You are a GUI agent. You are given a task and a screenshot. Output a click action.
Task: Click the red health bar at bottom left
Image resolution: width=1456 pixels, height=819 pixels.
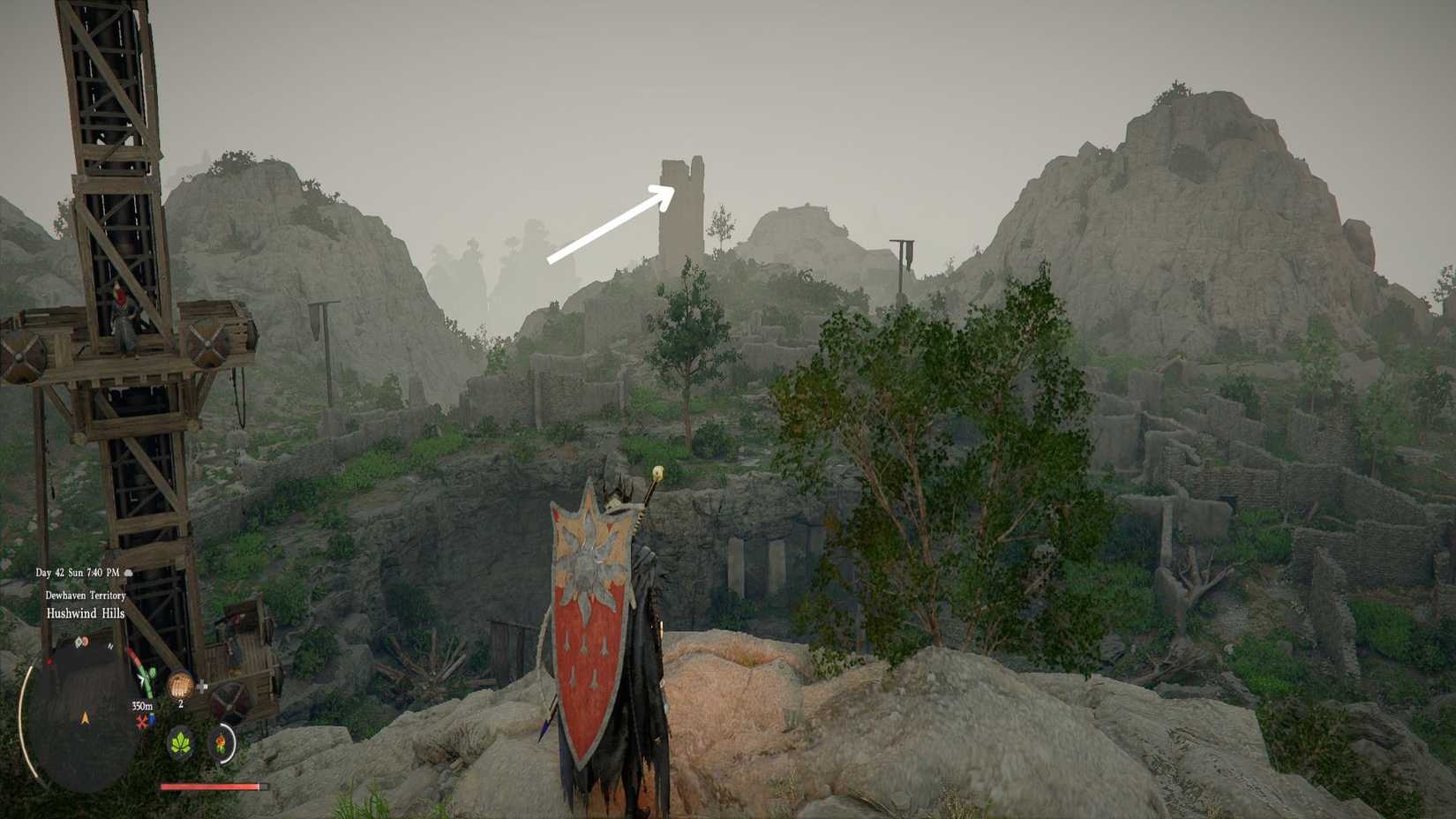pos(211,786)
